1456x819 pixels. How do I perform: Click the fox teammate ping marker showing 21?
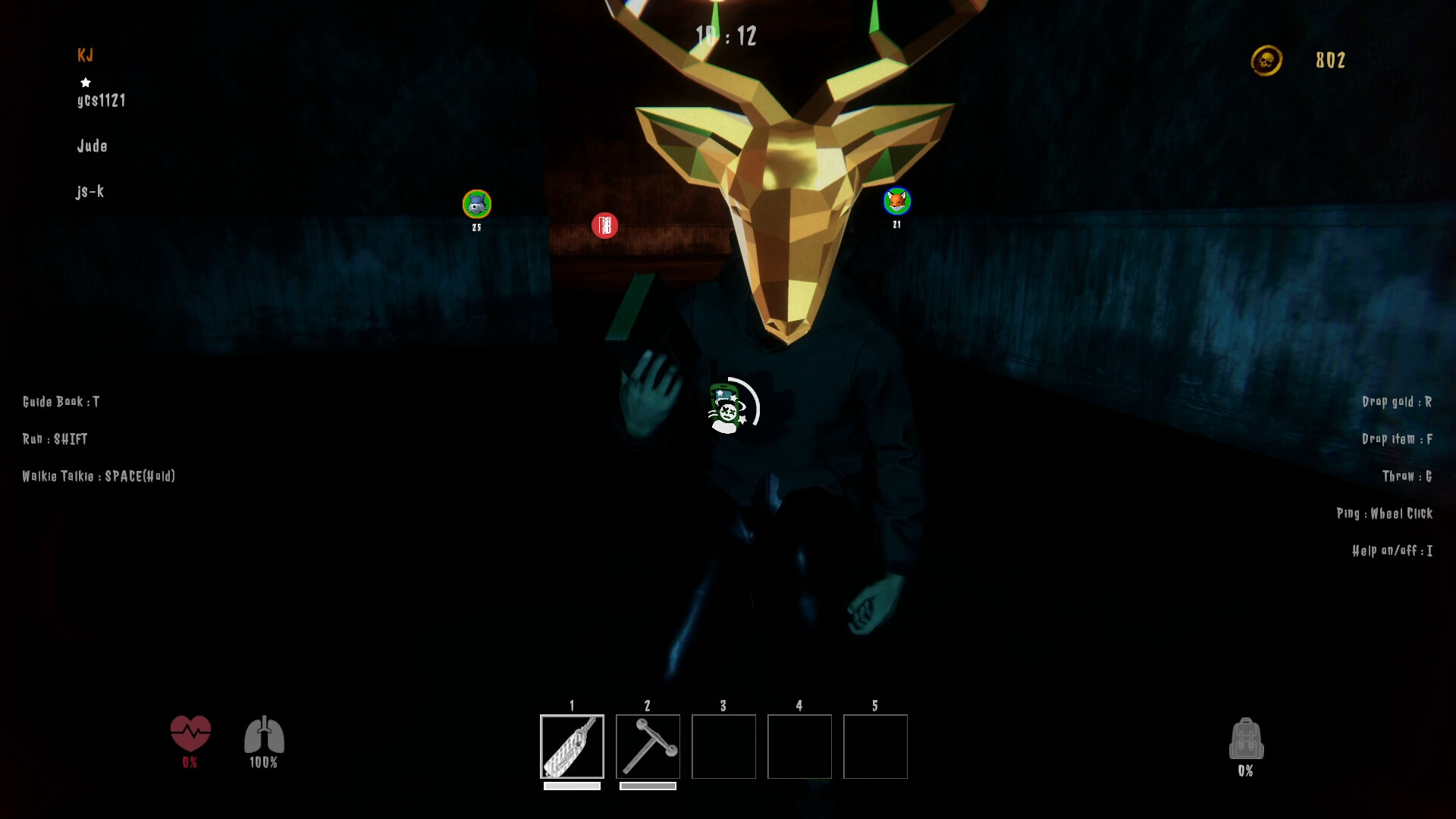pyautogui.click(x=897, y=202)
